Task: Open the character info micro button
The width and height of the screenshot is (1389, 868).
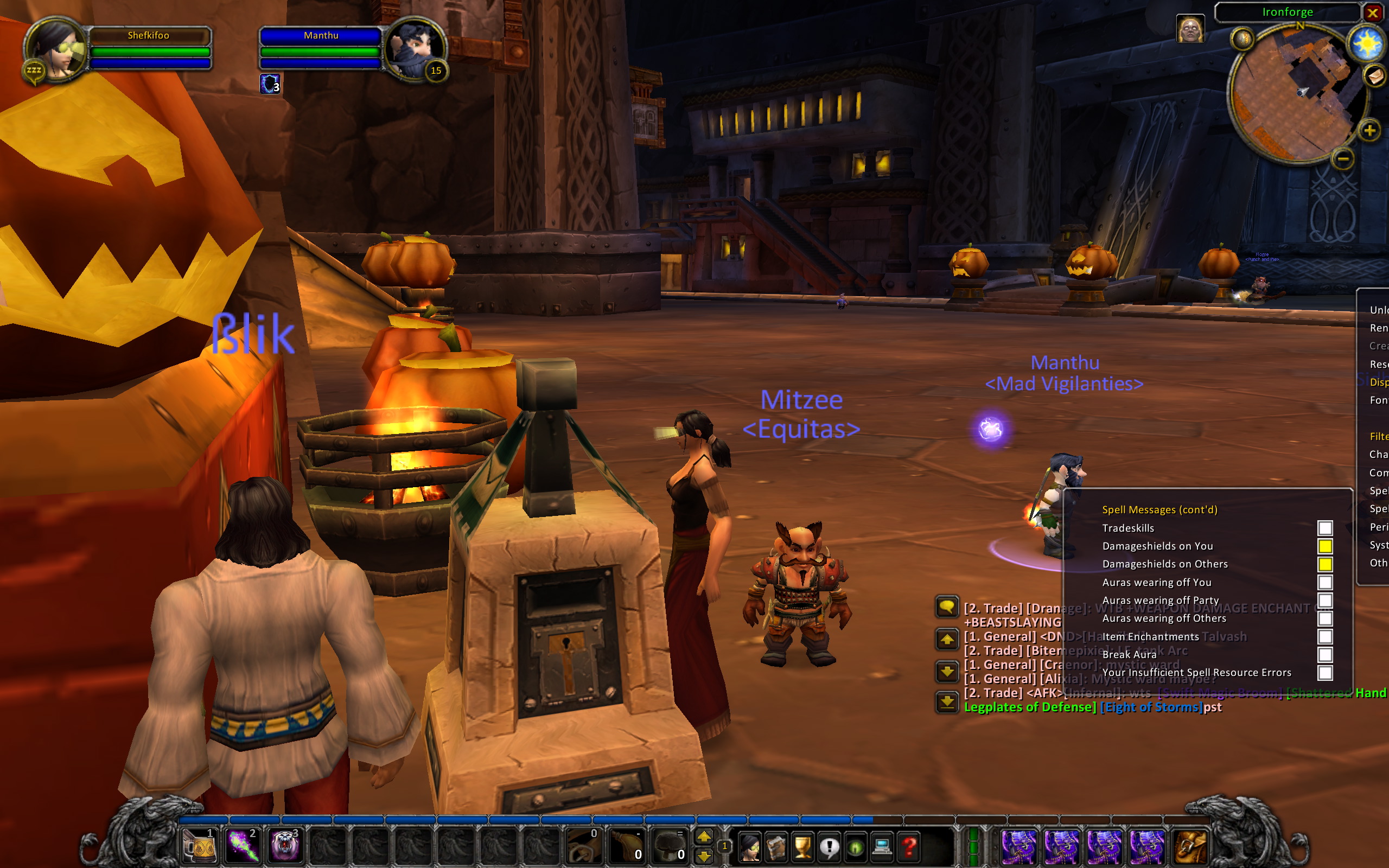Action: point(750,847)
